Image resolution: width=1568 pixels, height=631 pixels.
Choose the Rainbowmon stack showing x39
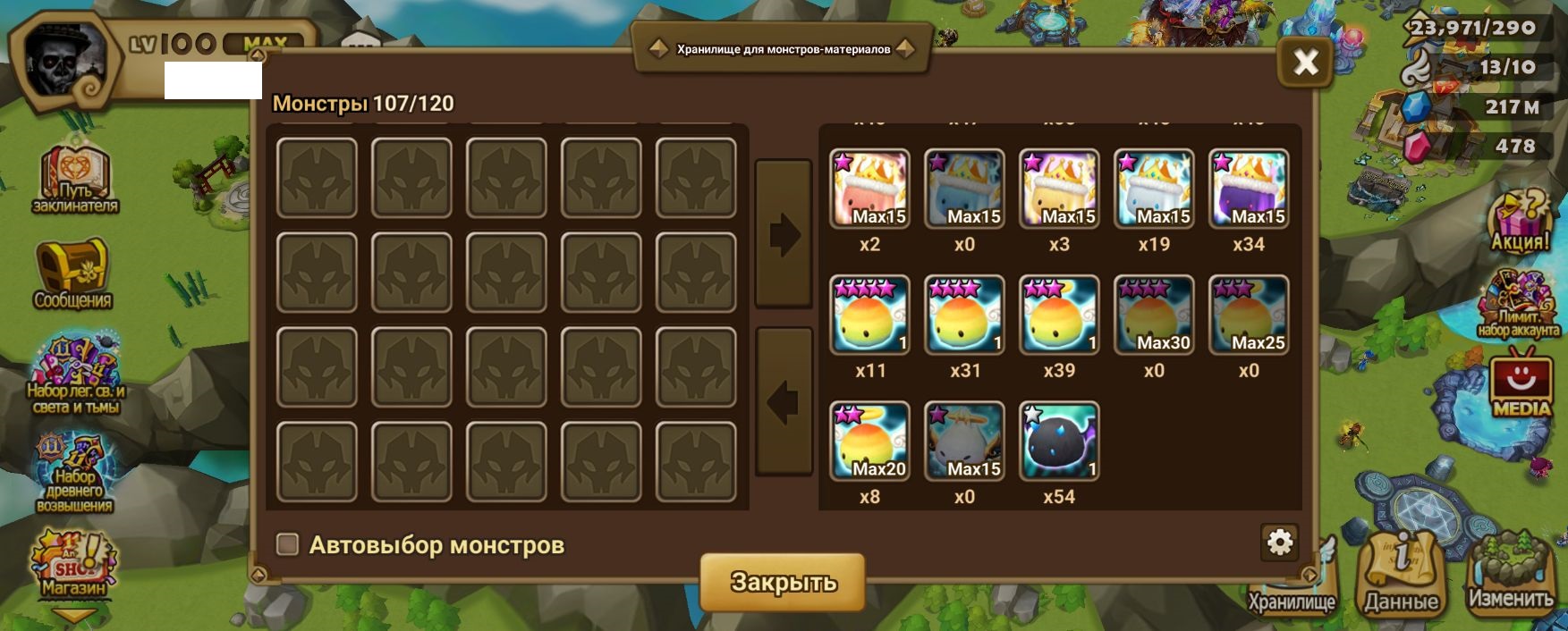click(1059, 315)
